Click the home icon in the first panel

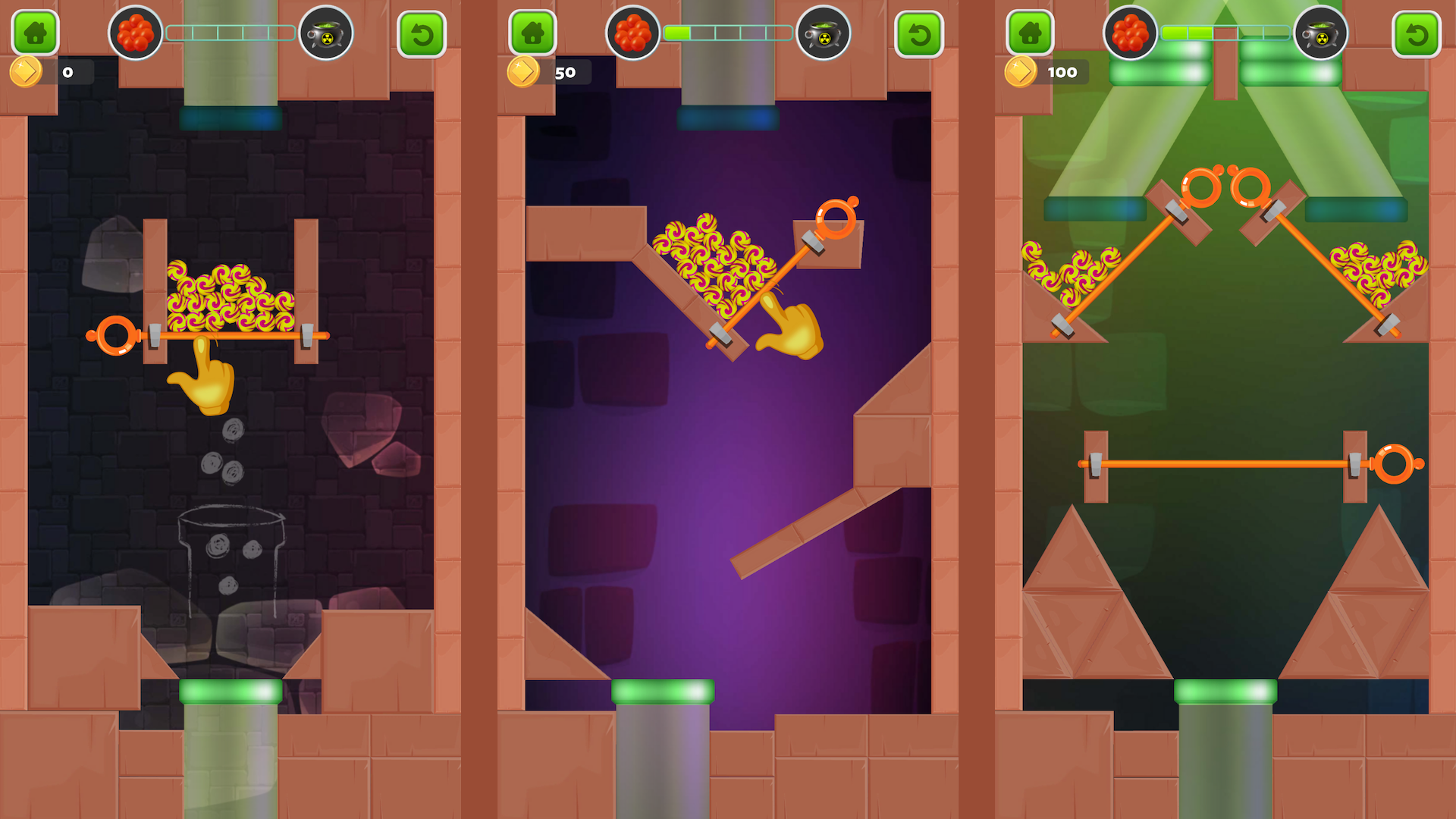[x=34, y=32]
